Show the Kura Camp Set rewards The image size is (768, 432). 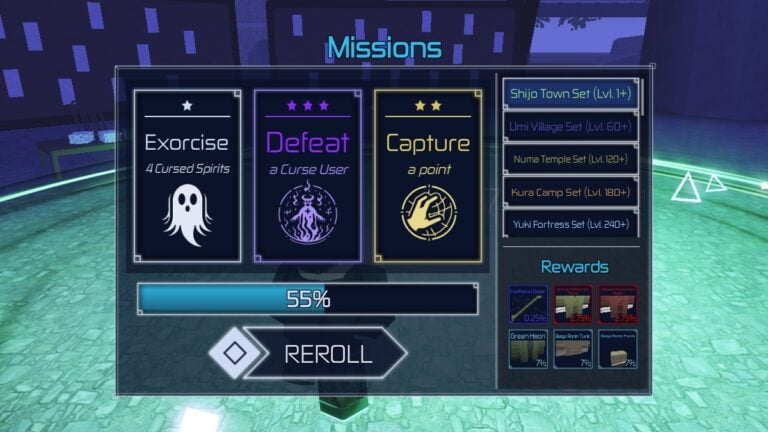click(570, 191)
